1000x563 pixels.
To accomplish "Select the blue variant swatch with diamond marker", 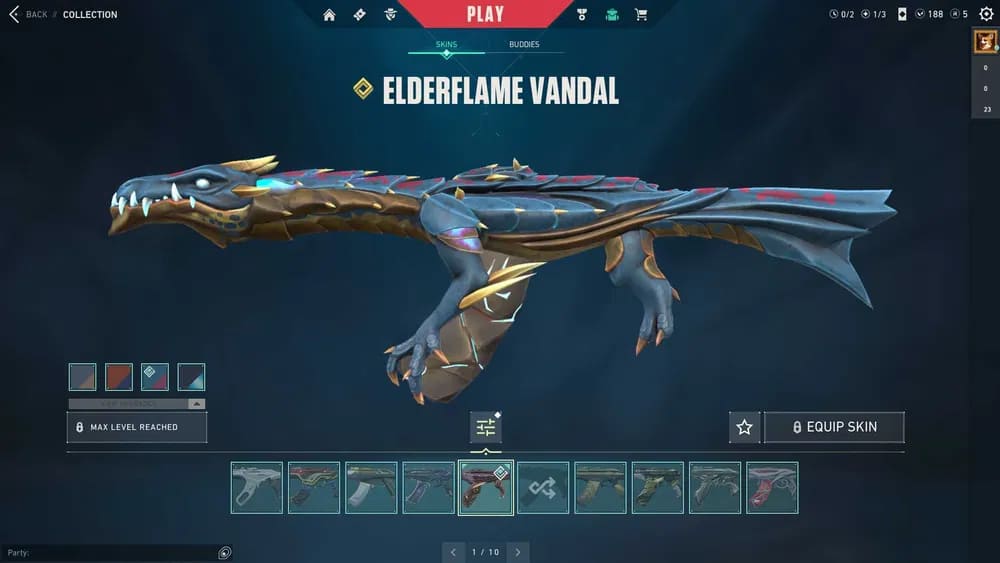I will (x=155, y=377).
